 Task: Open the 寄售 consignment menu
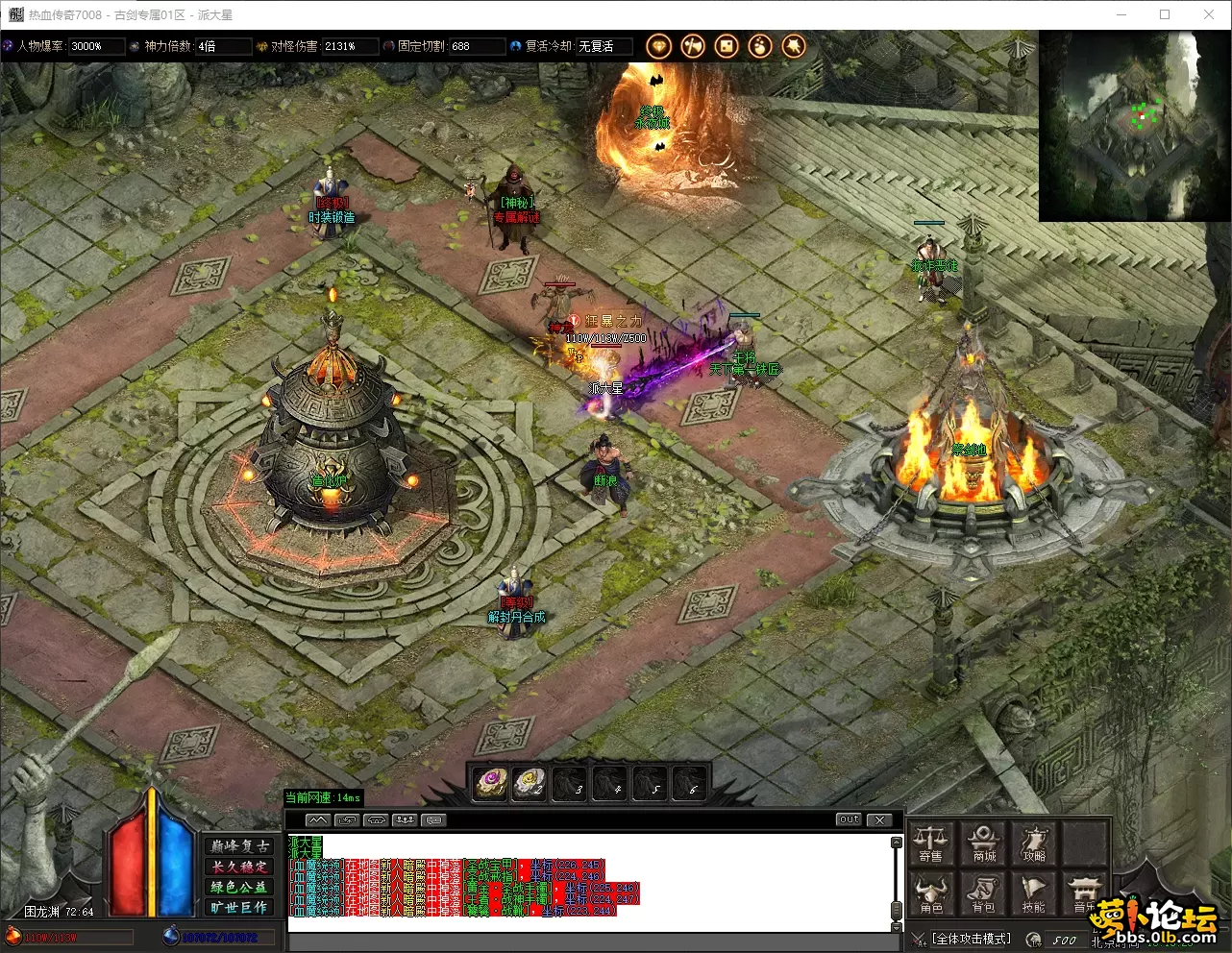tap(931, 843)
